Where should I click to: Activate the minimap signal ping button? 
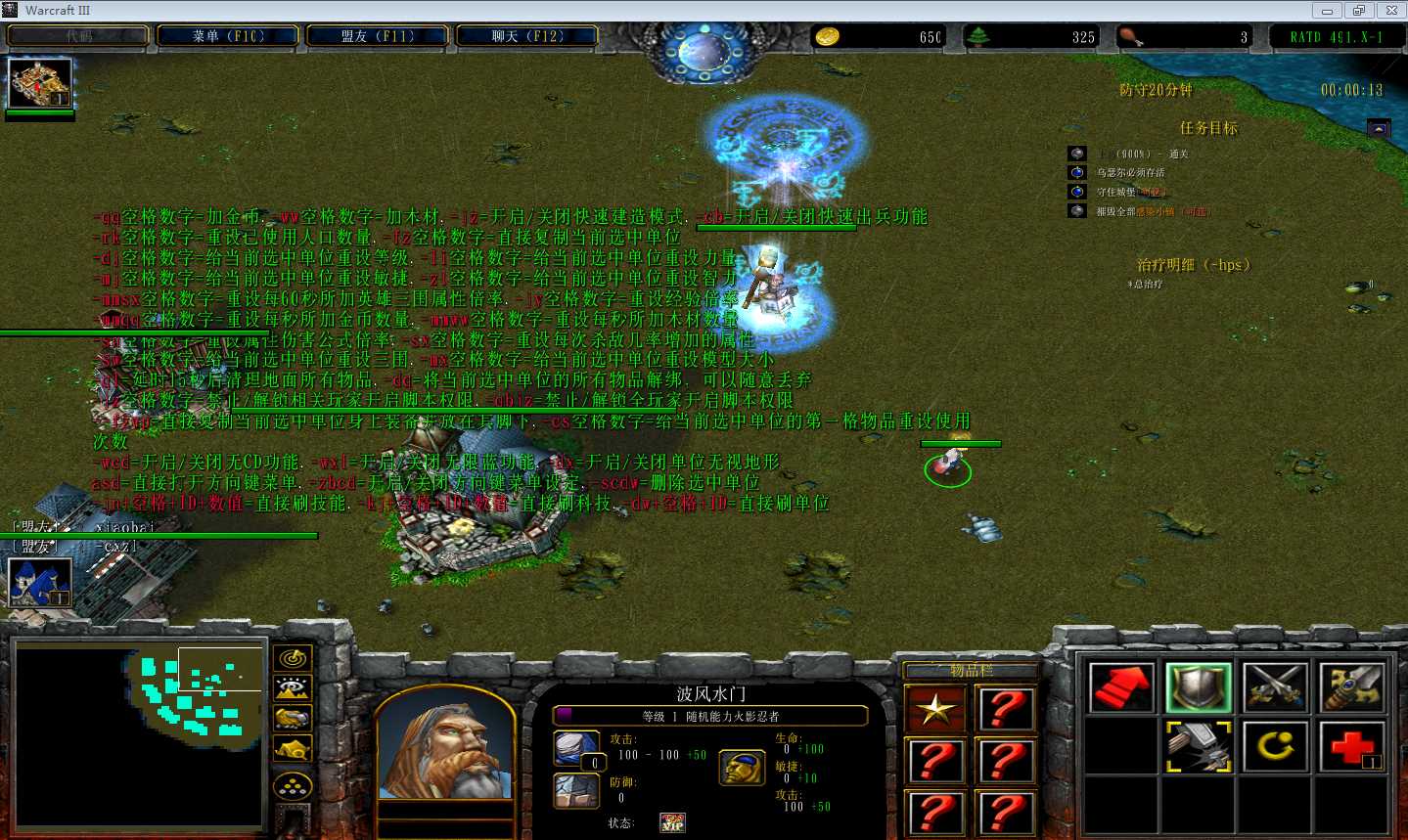coord(293,659)
